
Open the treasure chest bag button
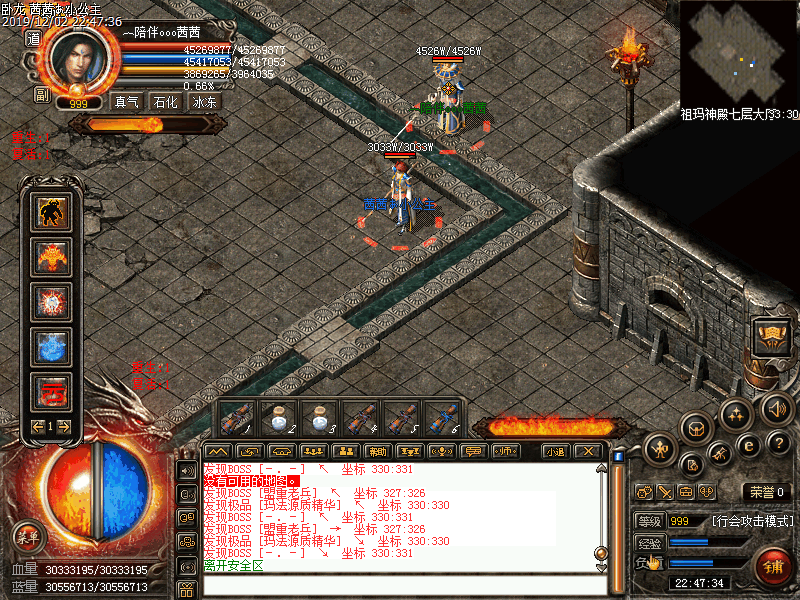(770, 335)
